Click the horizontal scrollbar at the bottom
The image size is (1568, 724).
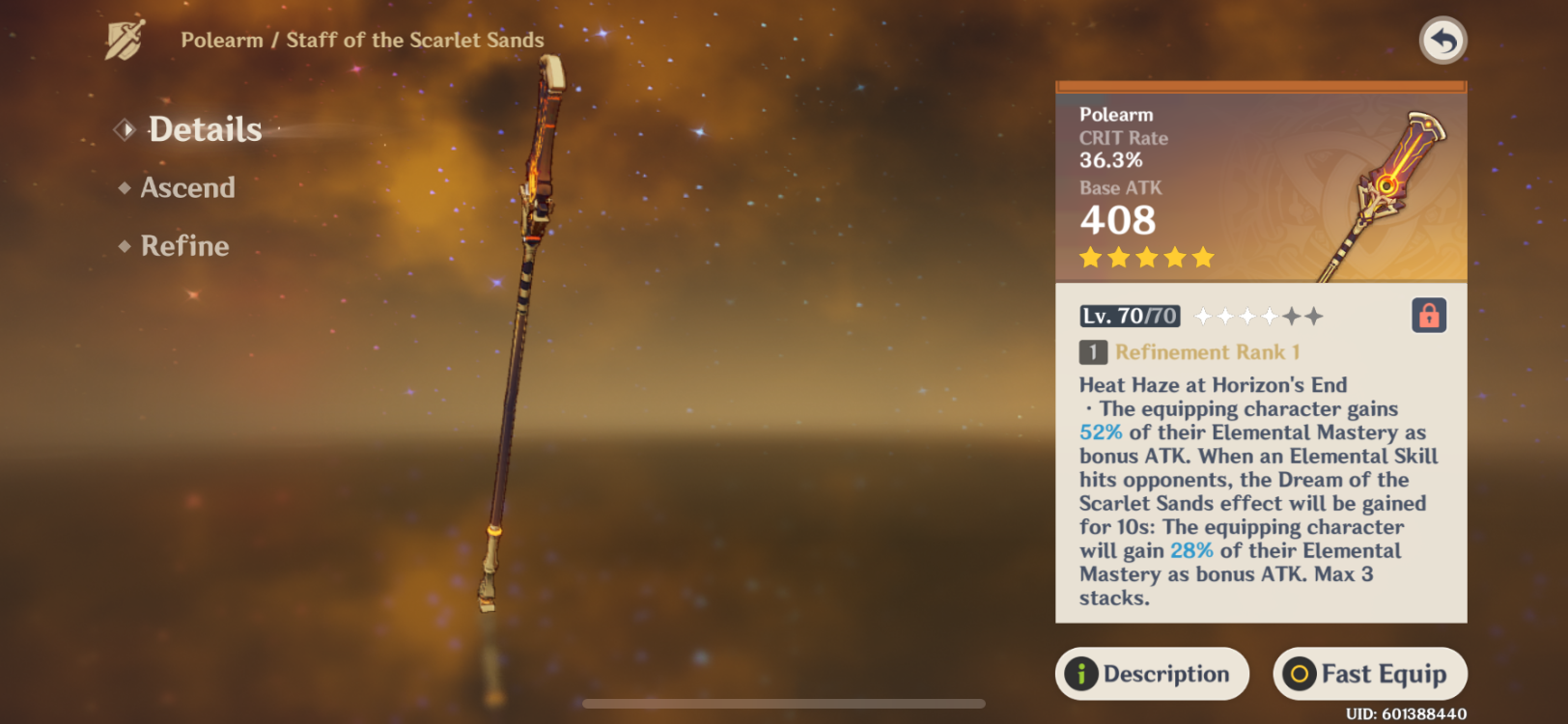[784, 703]
